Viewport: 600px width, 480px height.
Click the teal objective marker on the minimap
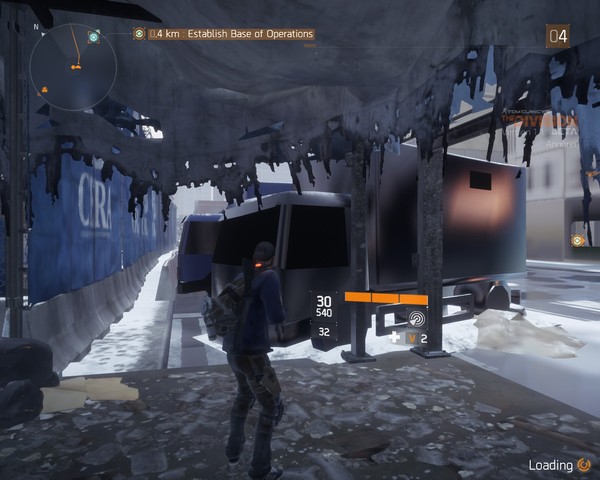pos(93,37)
